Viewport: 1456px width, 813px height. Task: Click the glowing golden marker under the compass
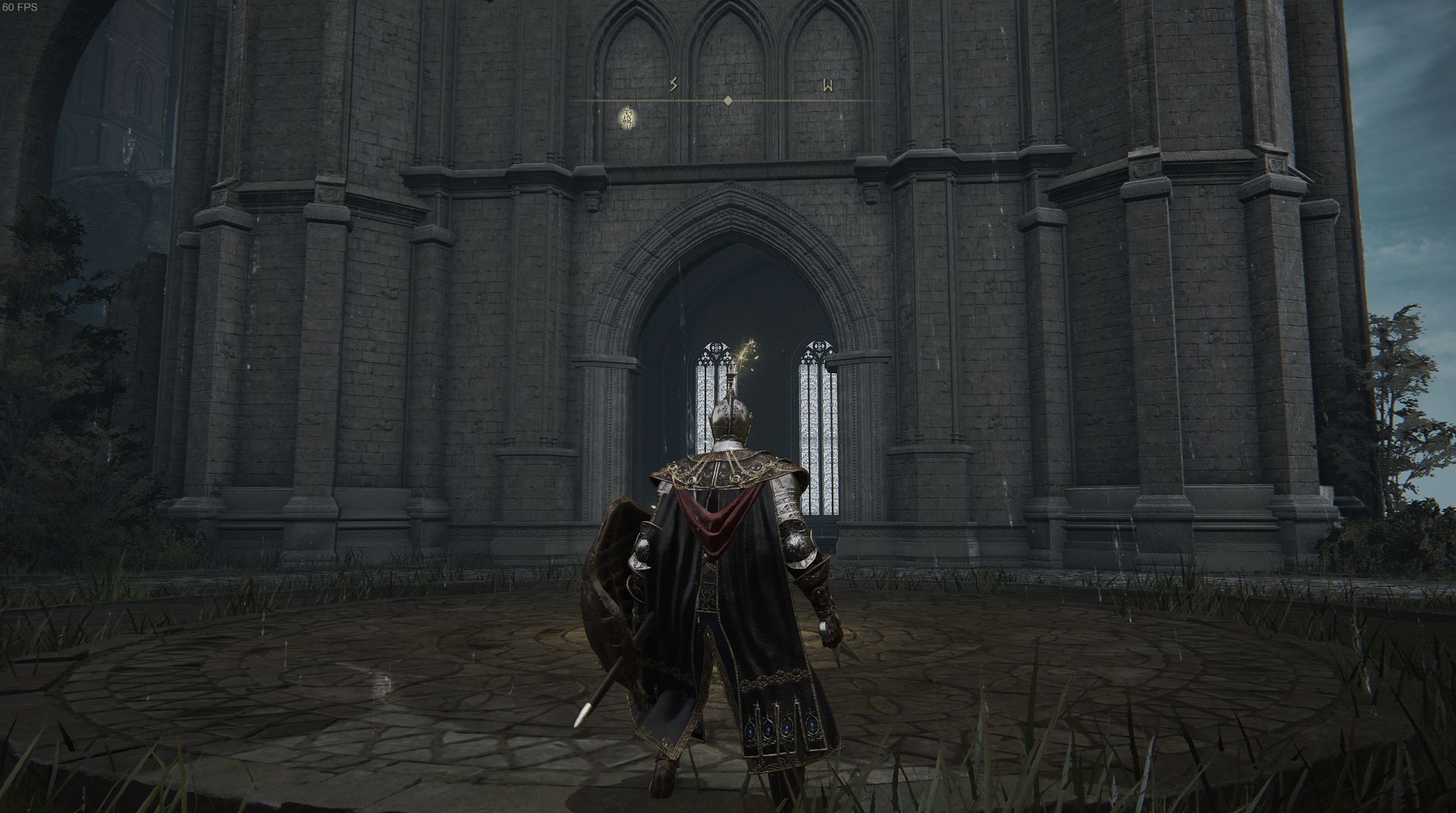point(628,118)
